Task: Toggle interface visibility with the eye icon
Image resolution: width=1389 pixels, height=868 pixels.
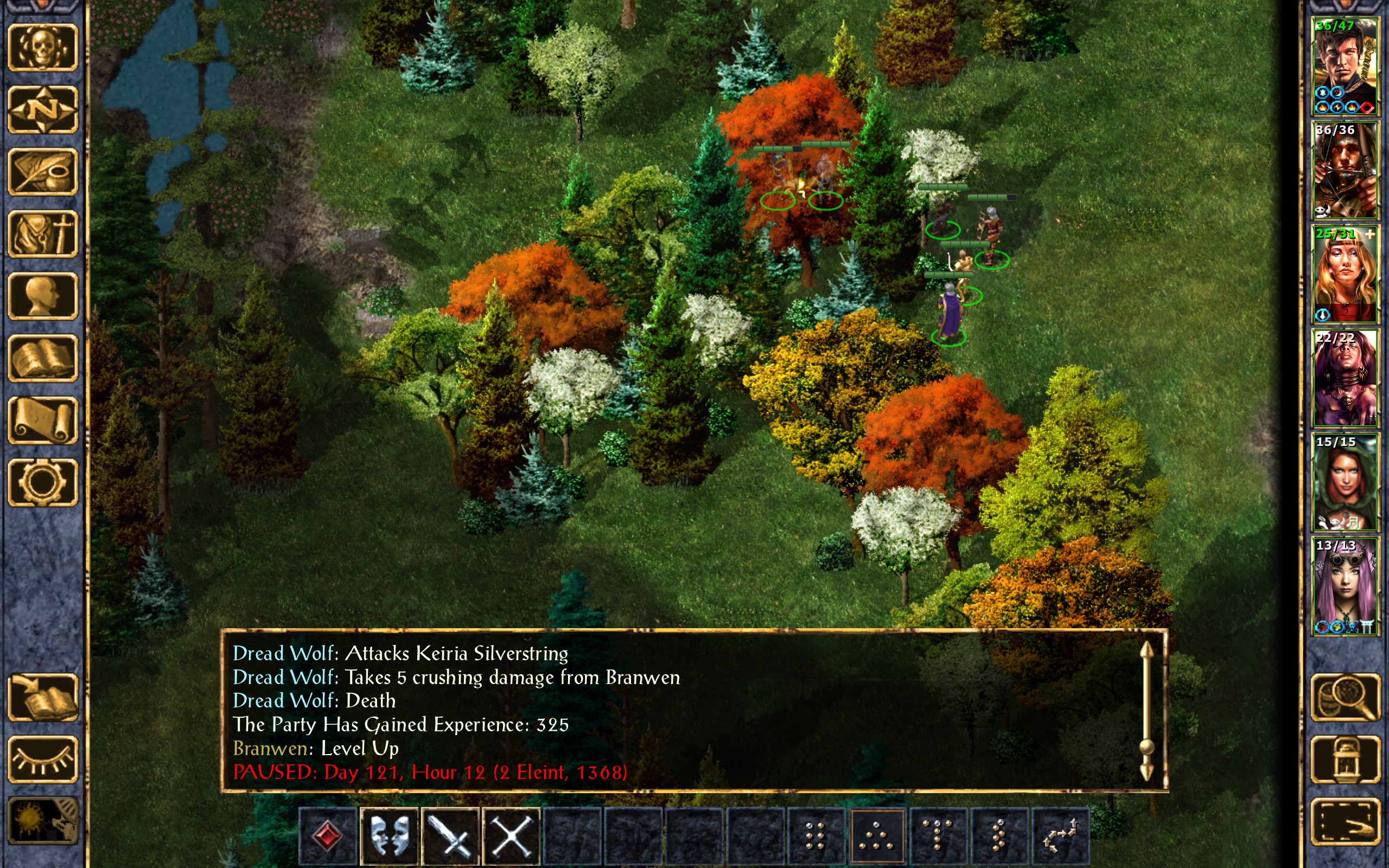Action: click(x=42, y=759)
